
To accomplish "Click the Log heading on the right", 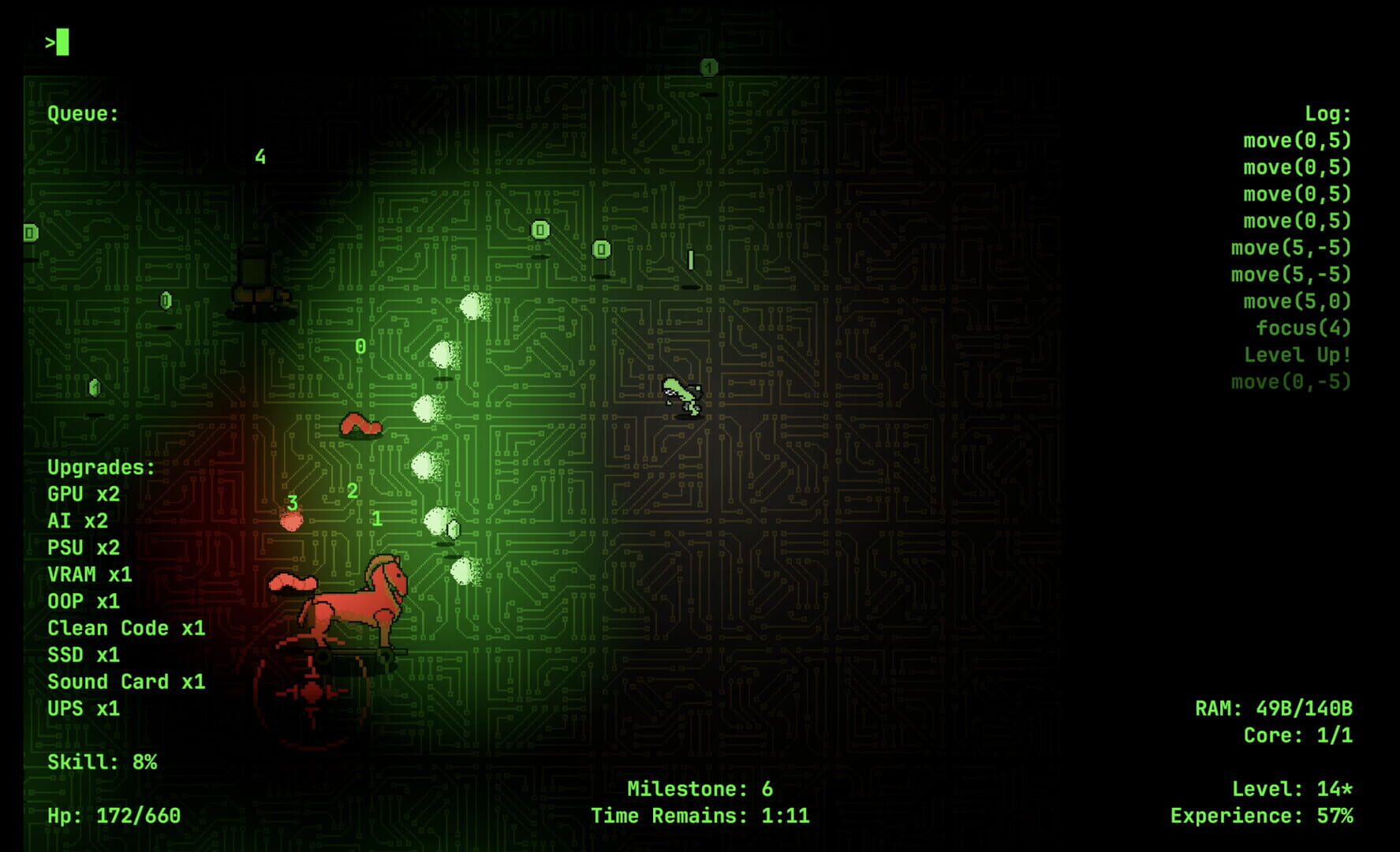I will click(x=1326, y=113).
